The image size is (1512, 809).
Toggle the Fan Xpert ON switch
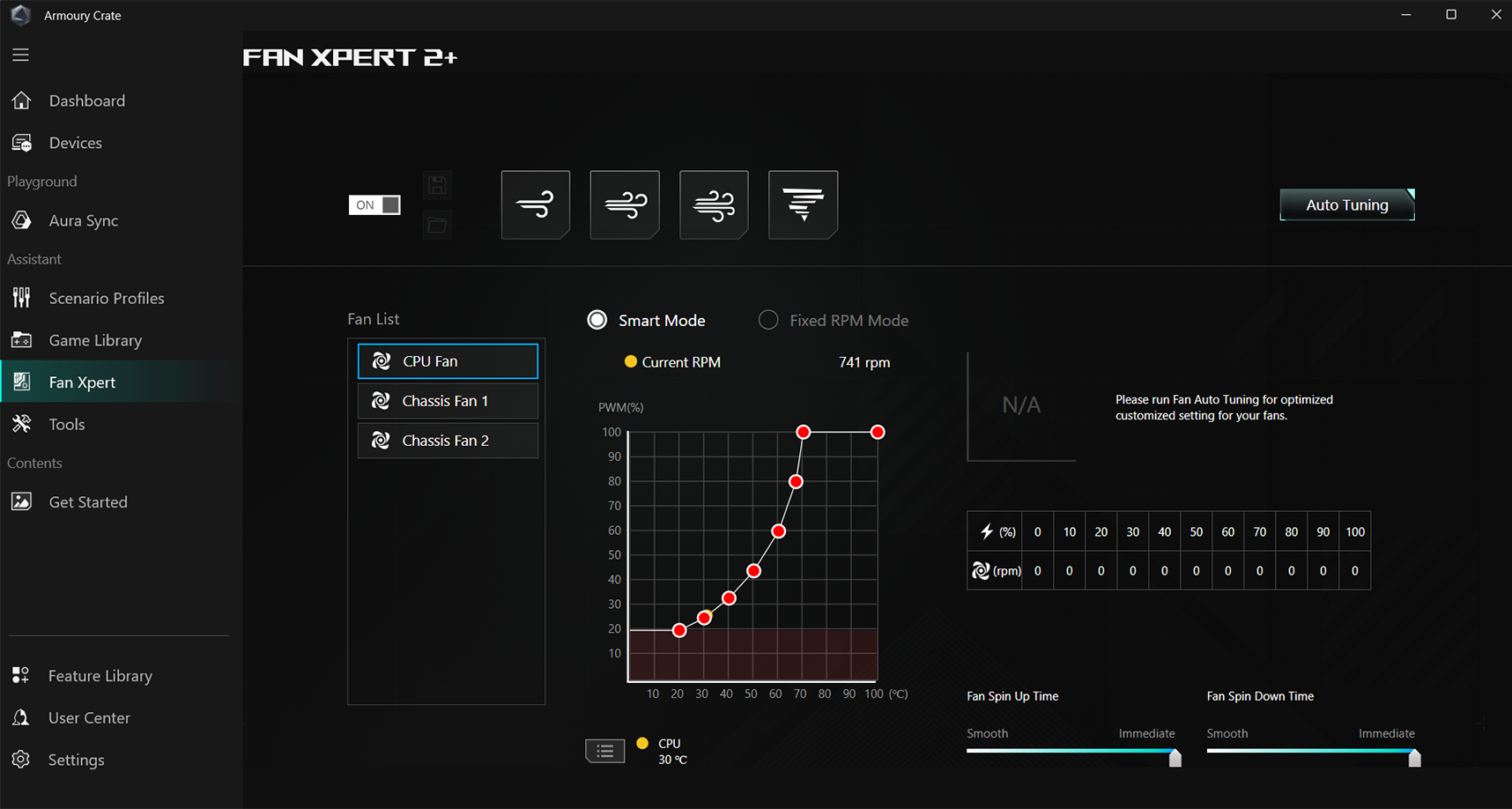click(x=374, y=204)
